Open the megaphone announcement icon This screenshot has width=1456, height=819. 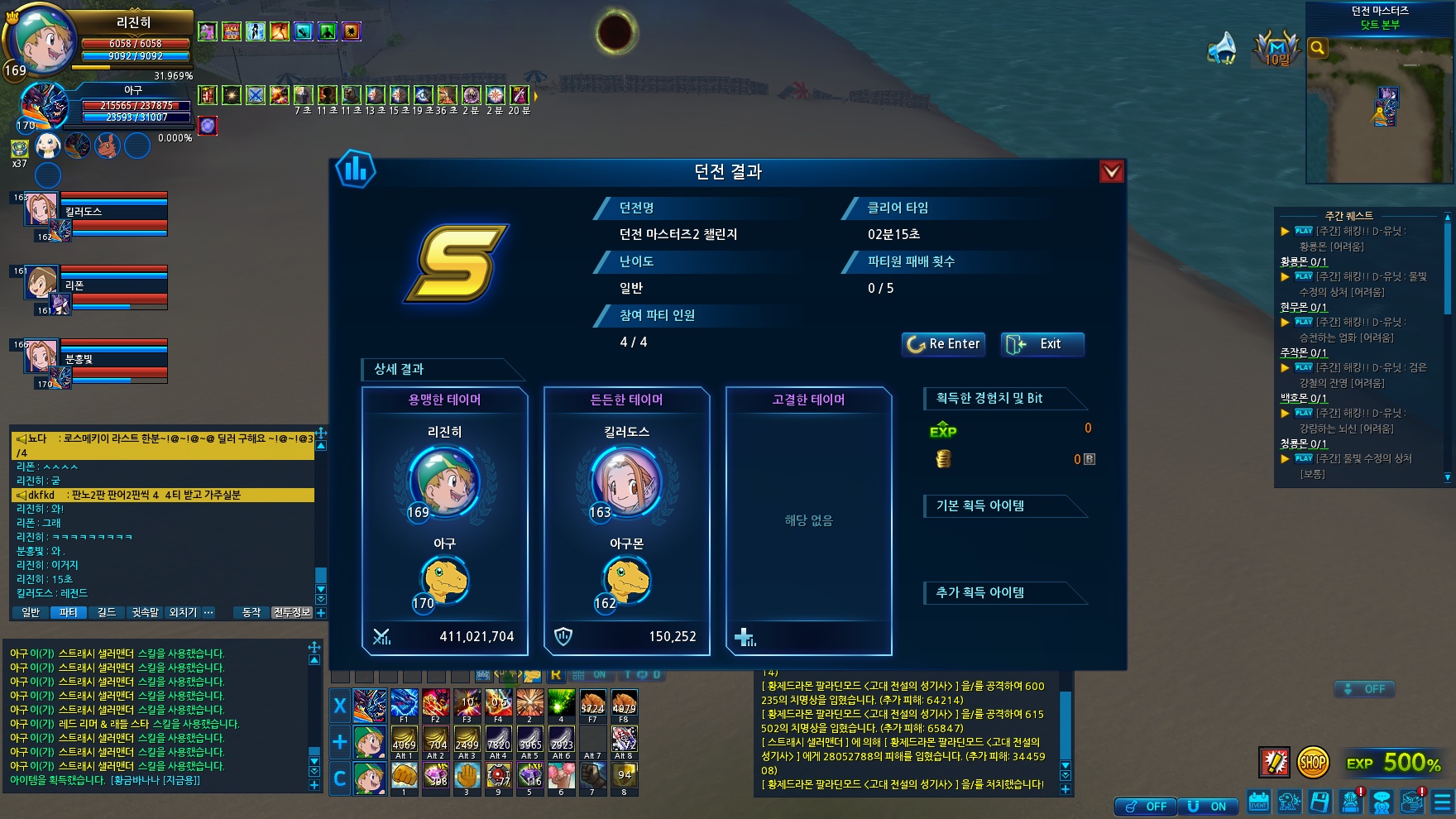[x=1221, y=49]
